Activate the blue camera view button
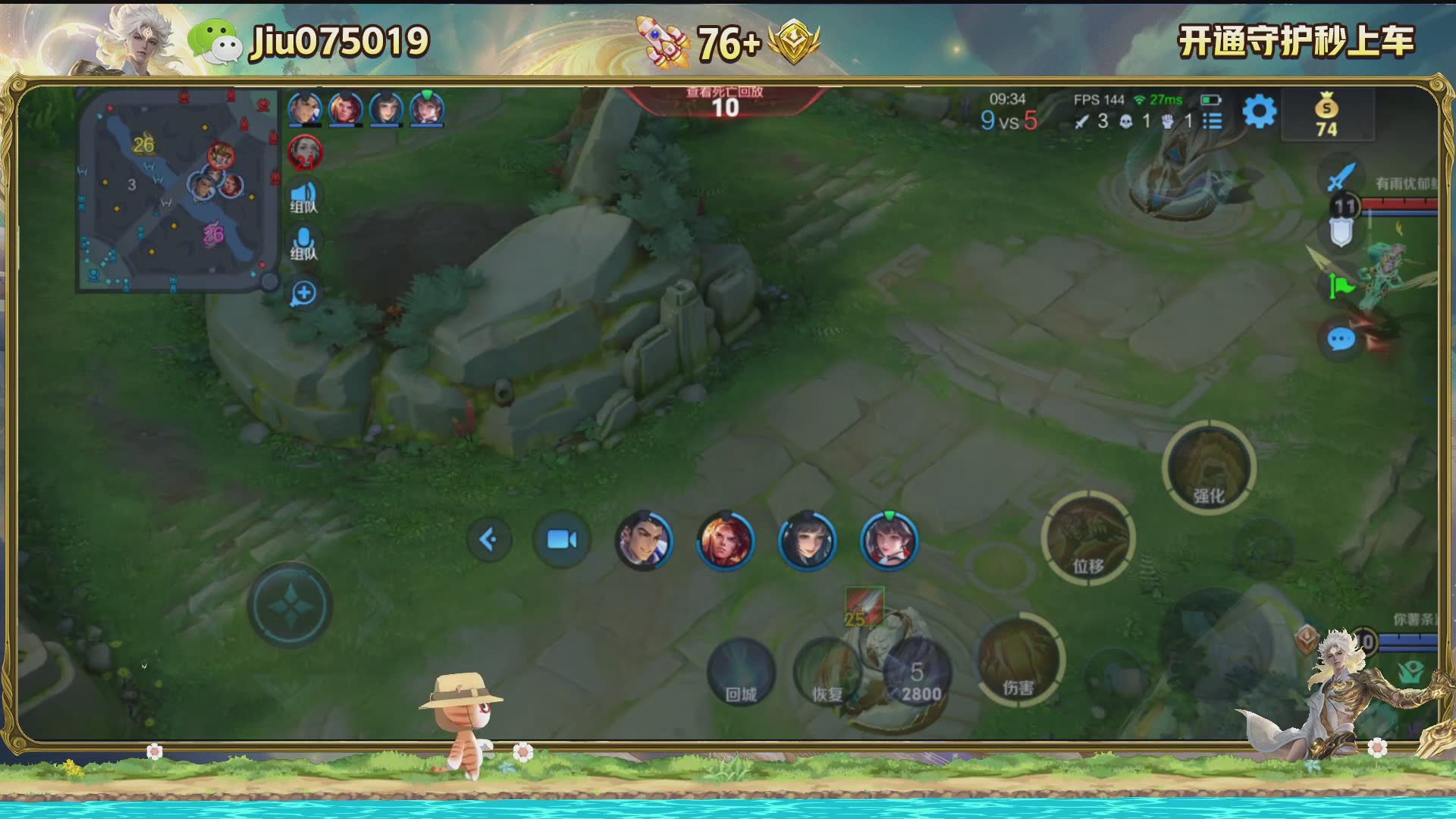1456x819 pixels. tap(562, 540)
